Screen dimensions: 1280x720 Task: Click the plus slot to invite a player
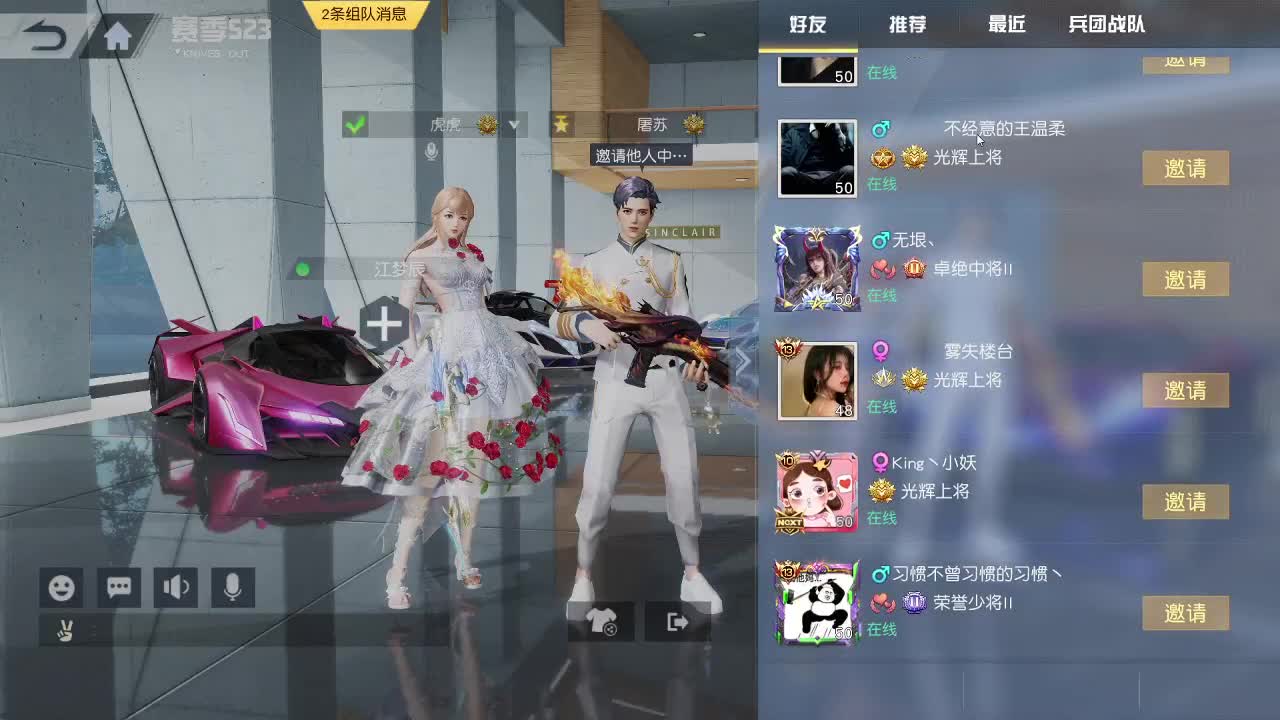pyautogui.click(x=383, y=325)
